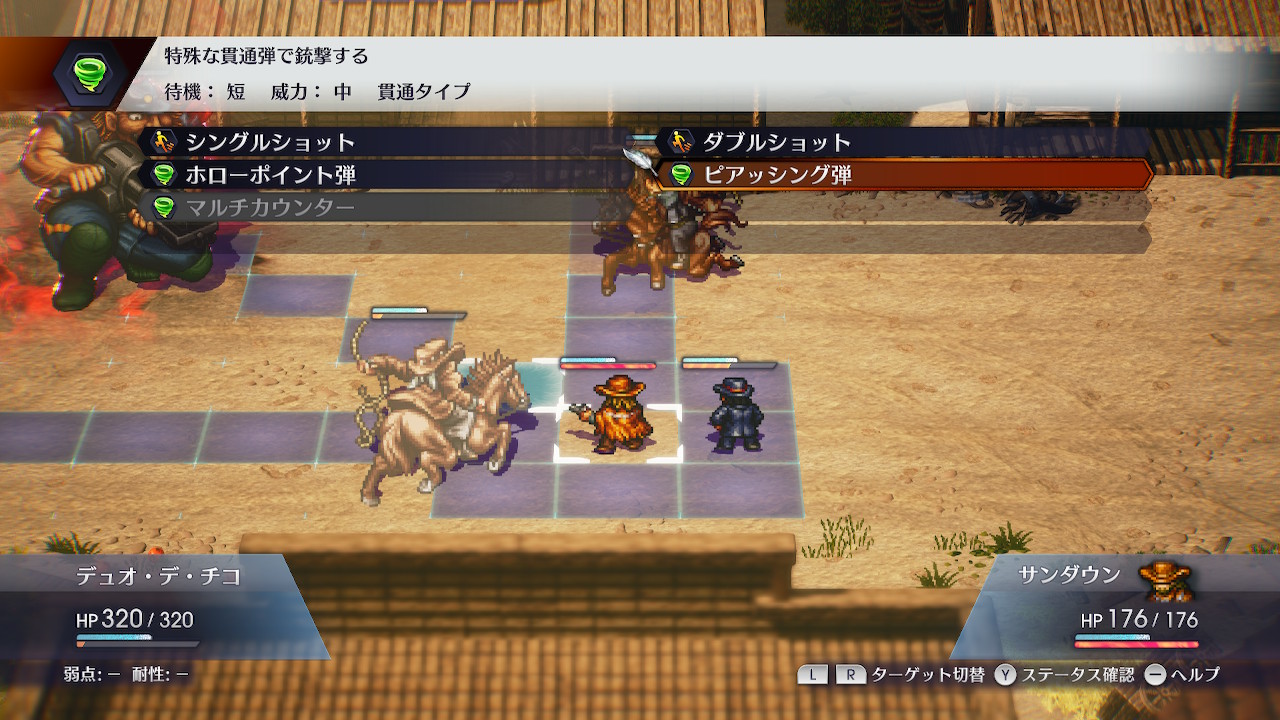This screenshot has height=720, width=1280.
Task: Select the greyed-out マルチカウンター skill
Action: coord(270,208)
